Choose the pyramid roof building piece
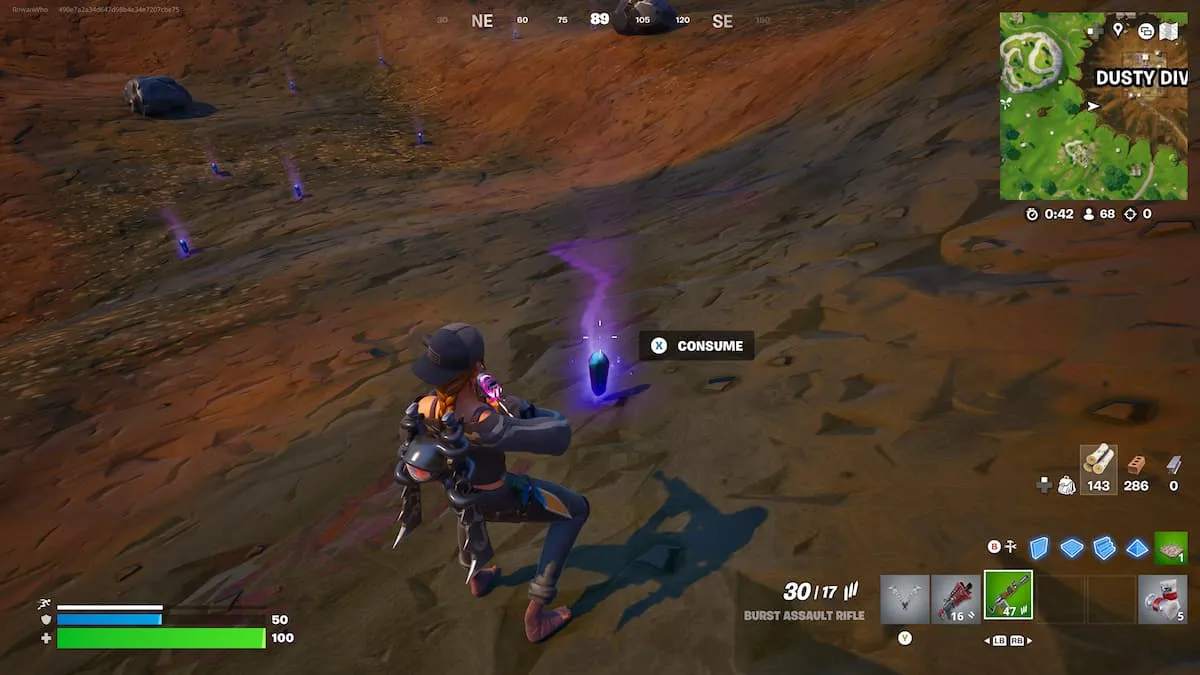The height and width of the screenshot is (675, 1200). click(1137, 547)
